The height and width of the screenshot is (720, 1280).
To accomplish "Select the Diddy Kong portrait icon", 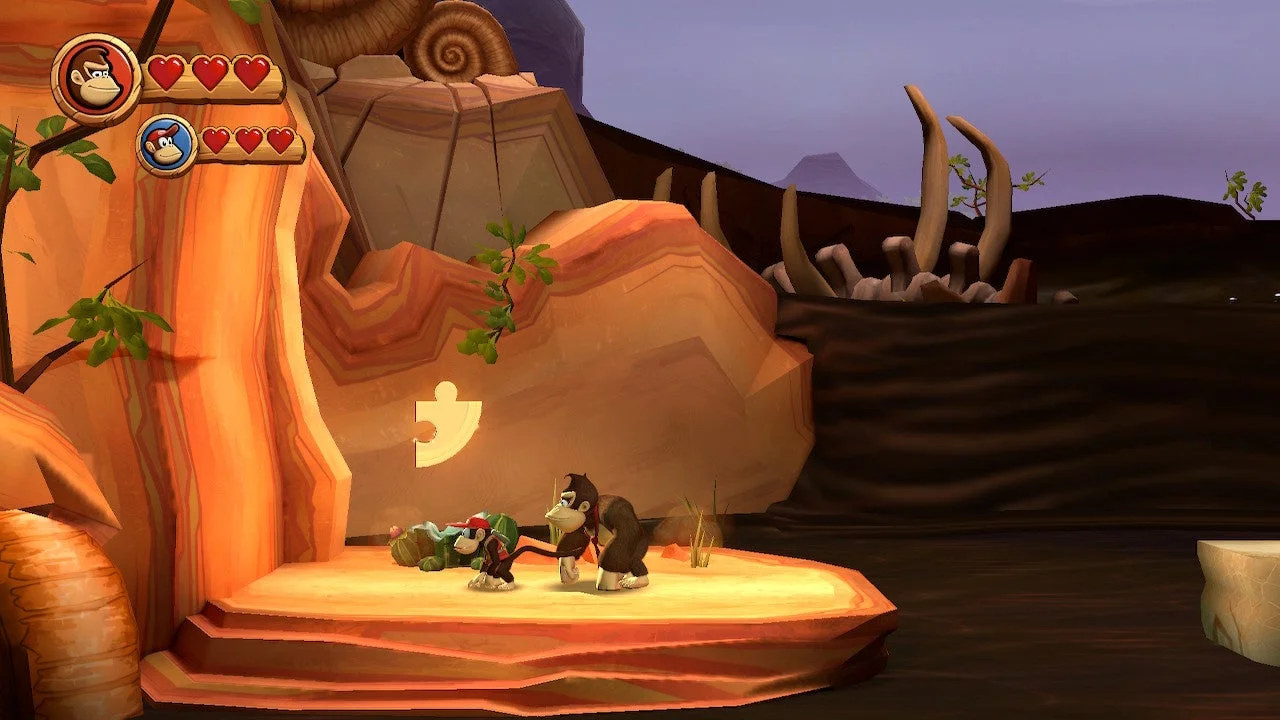I will [167, 146].
